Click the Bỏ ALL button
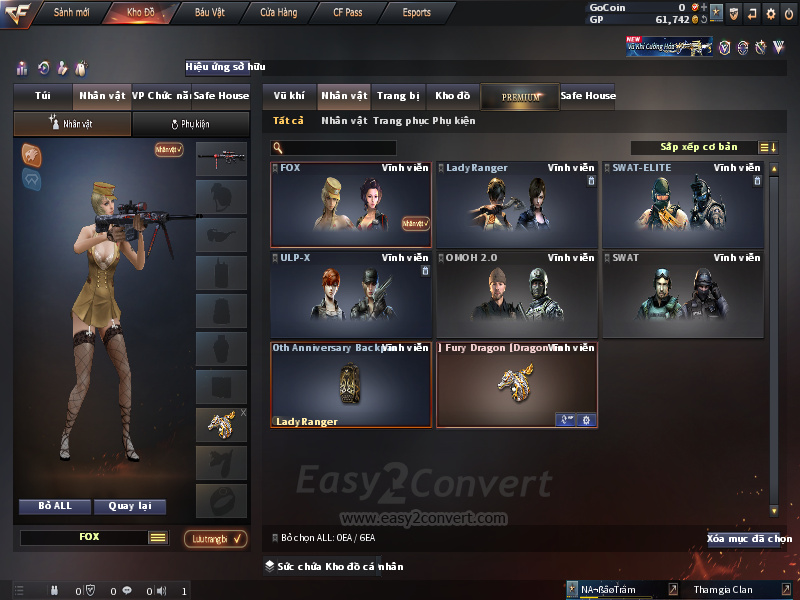 point(55,506)
